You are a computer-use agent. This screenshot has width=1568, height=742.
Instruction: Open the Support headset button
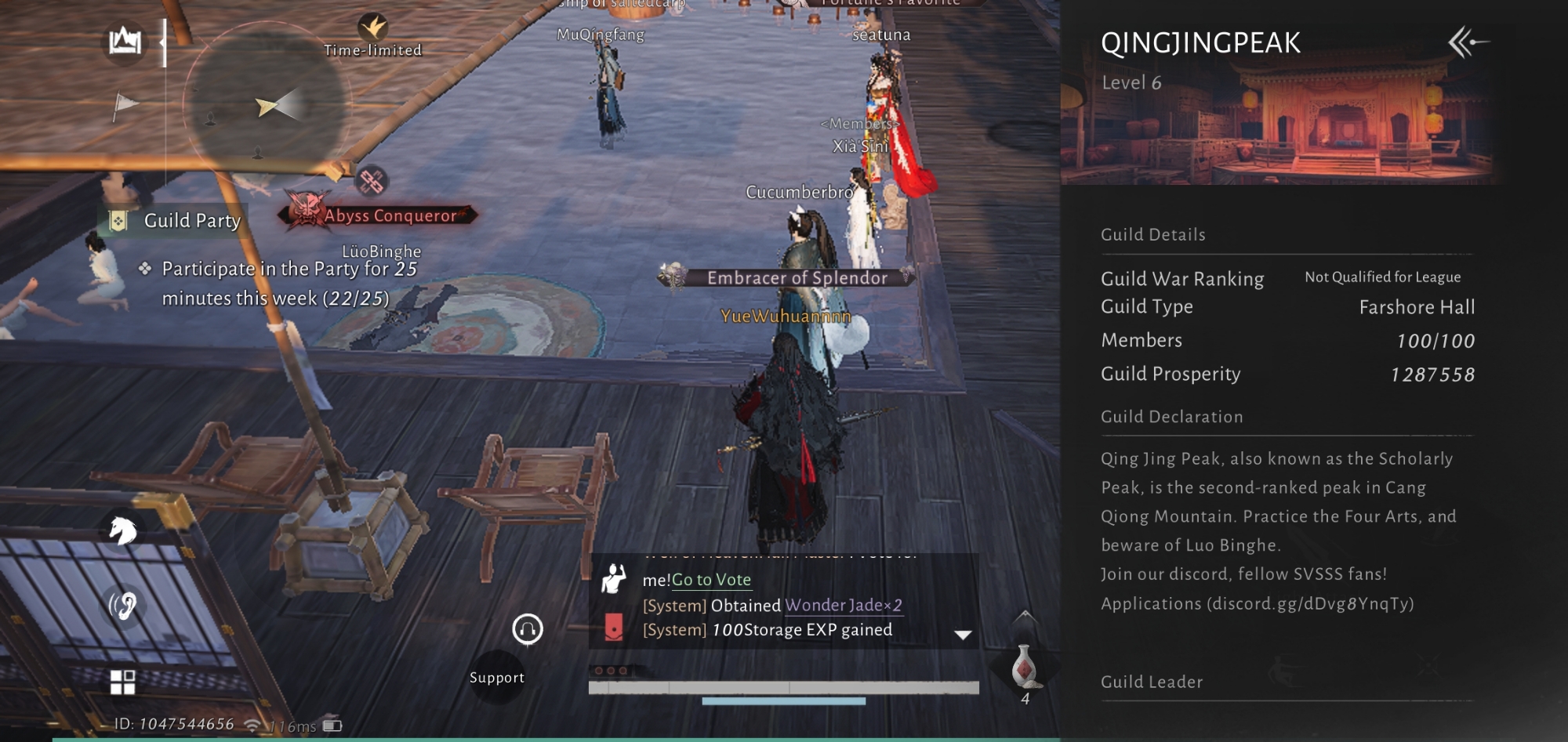click(x=528, y=629)
